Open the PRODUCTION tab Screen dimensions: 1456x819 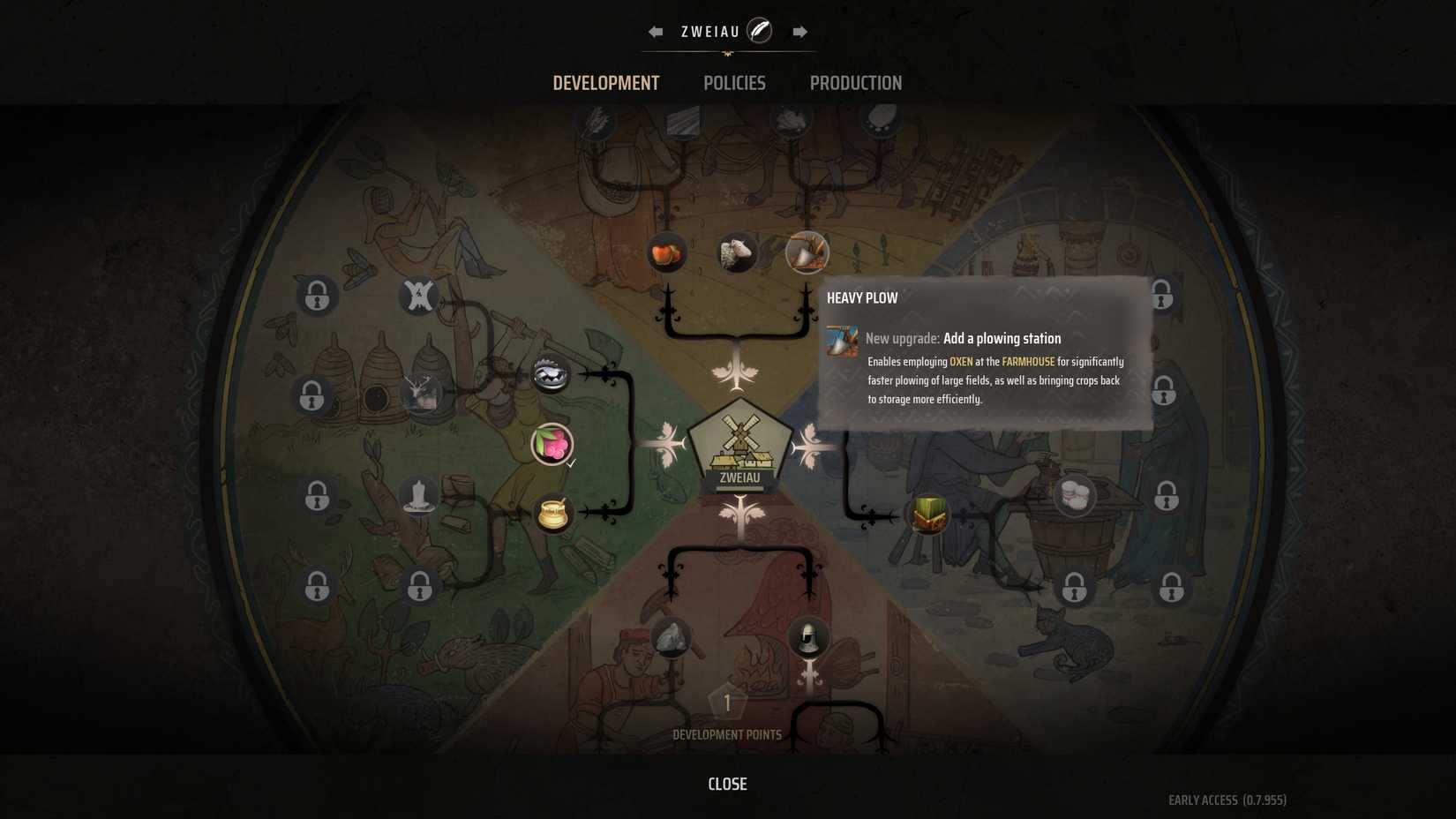855,83
